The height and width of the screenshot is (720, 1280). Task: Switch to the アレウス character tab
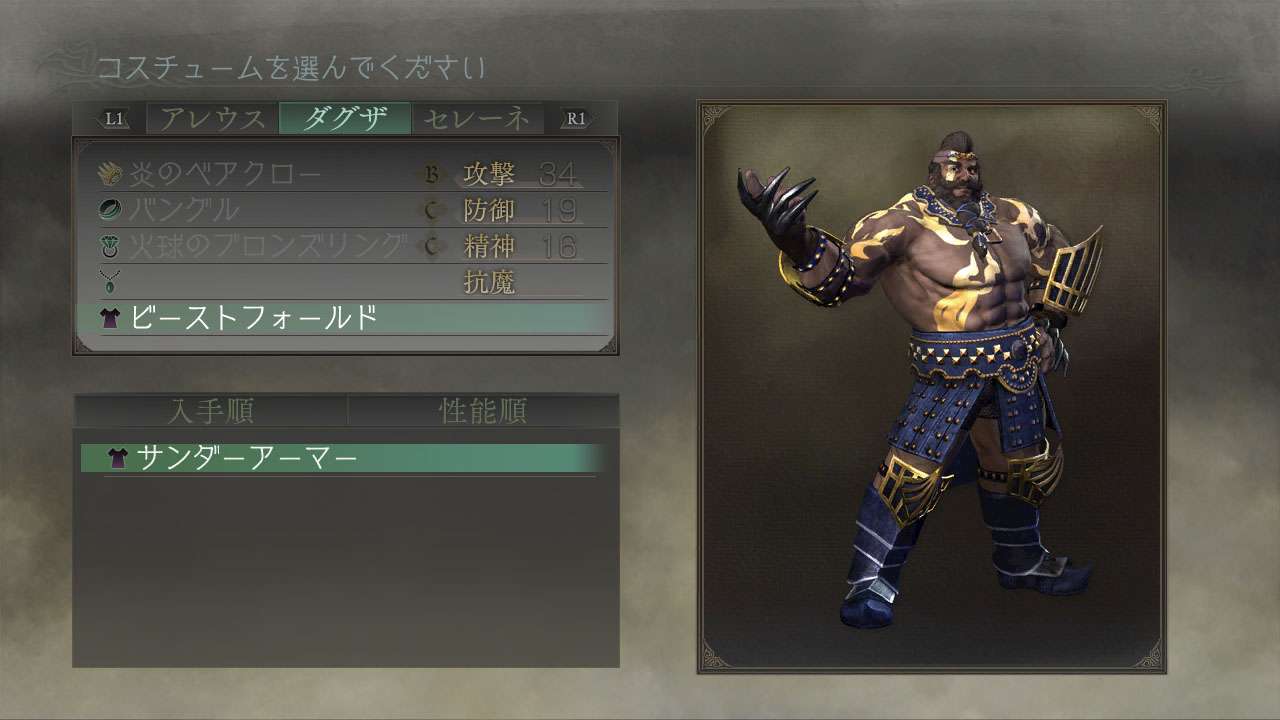tap(213, 118)
